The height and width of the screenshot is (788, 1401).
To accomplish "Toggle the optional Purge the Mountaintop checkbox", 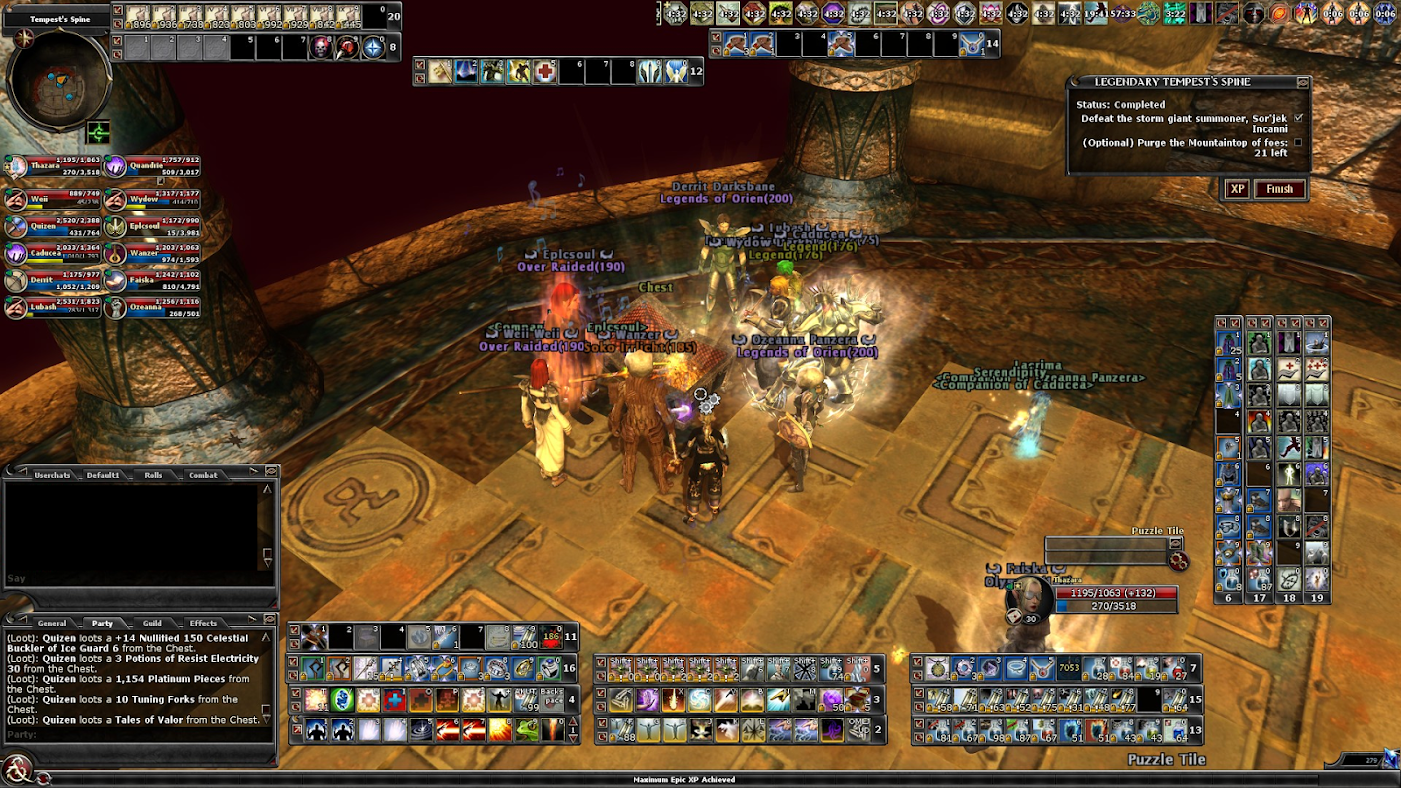I will click(1298, 142).
